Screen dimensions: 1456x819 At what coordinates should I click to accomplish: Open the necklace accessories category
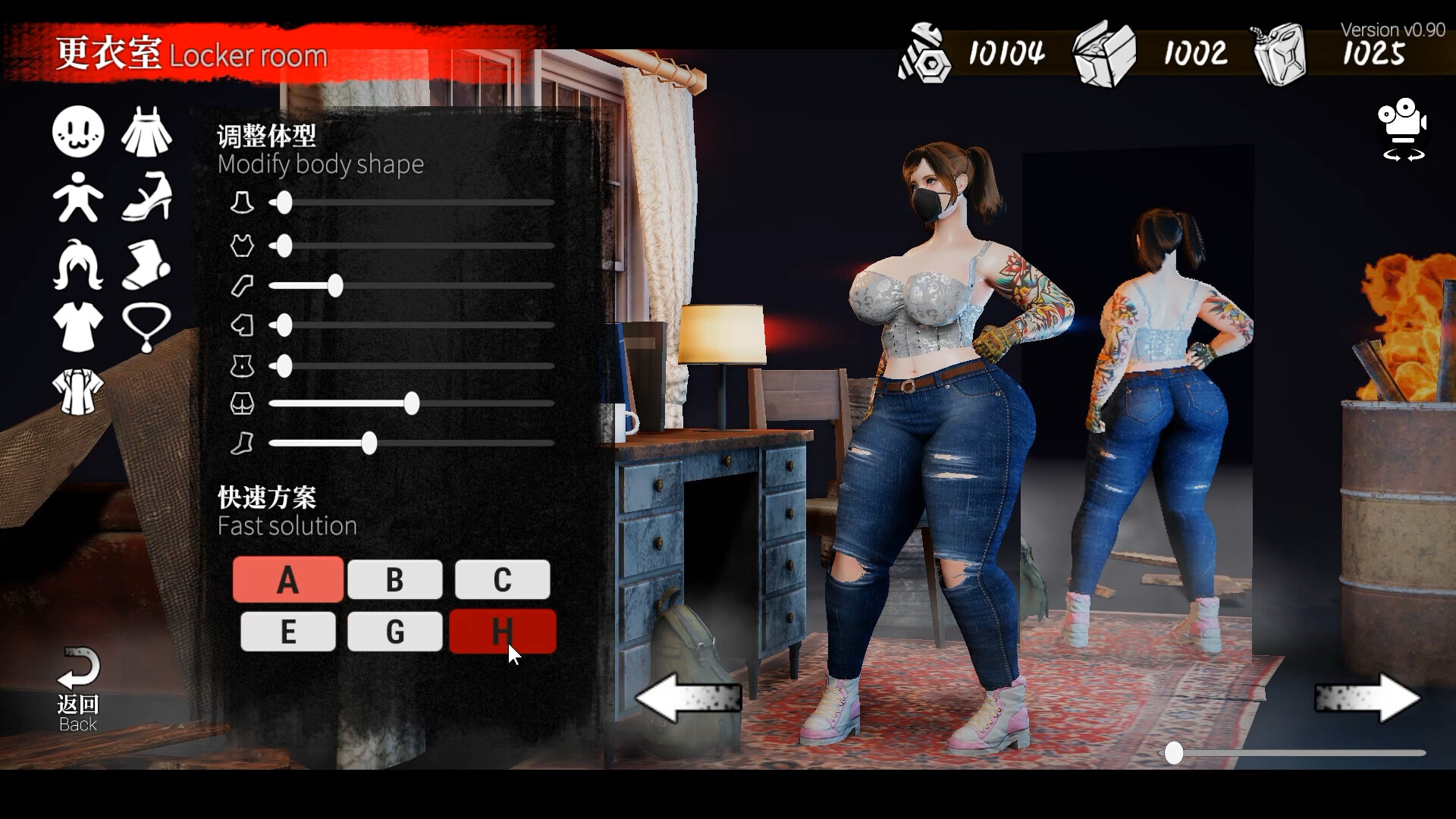(147, 327)
